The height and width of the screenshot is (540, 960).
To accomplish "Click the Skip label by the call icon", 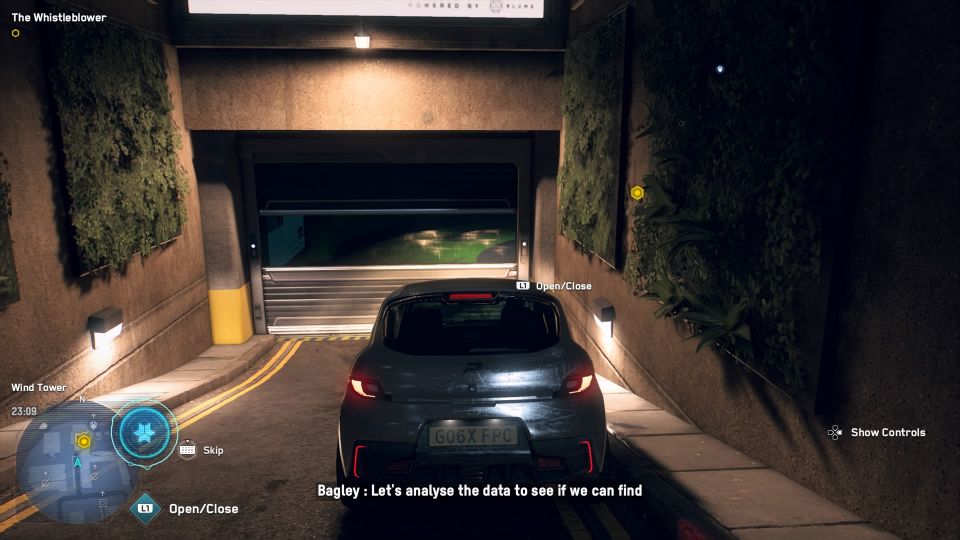I will click(213, 450).
